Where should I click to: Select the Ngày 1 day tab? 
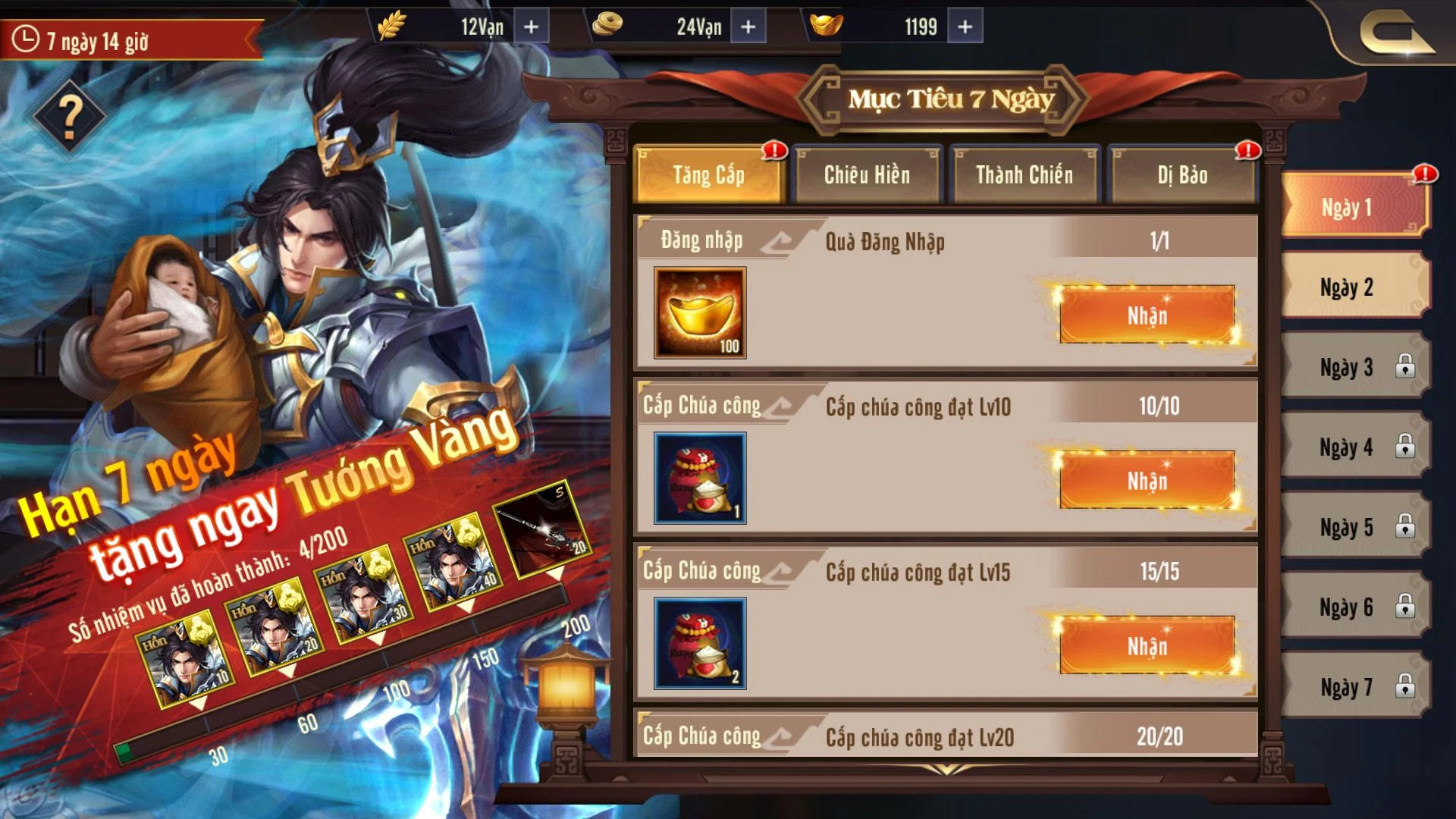pos(1347,207)
